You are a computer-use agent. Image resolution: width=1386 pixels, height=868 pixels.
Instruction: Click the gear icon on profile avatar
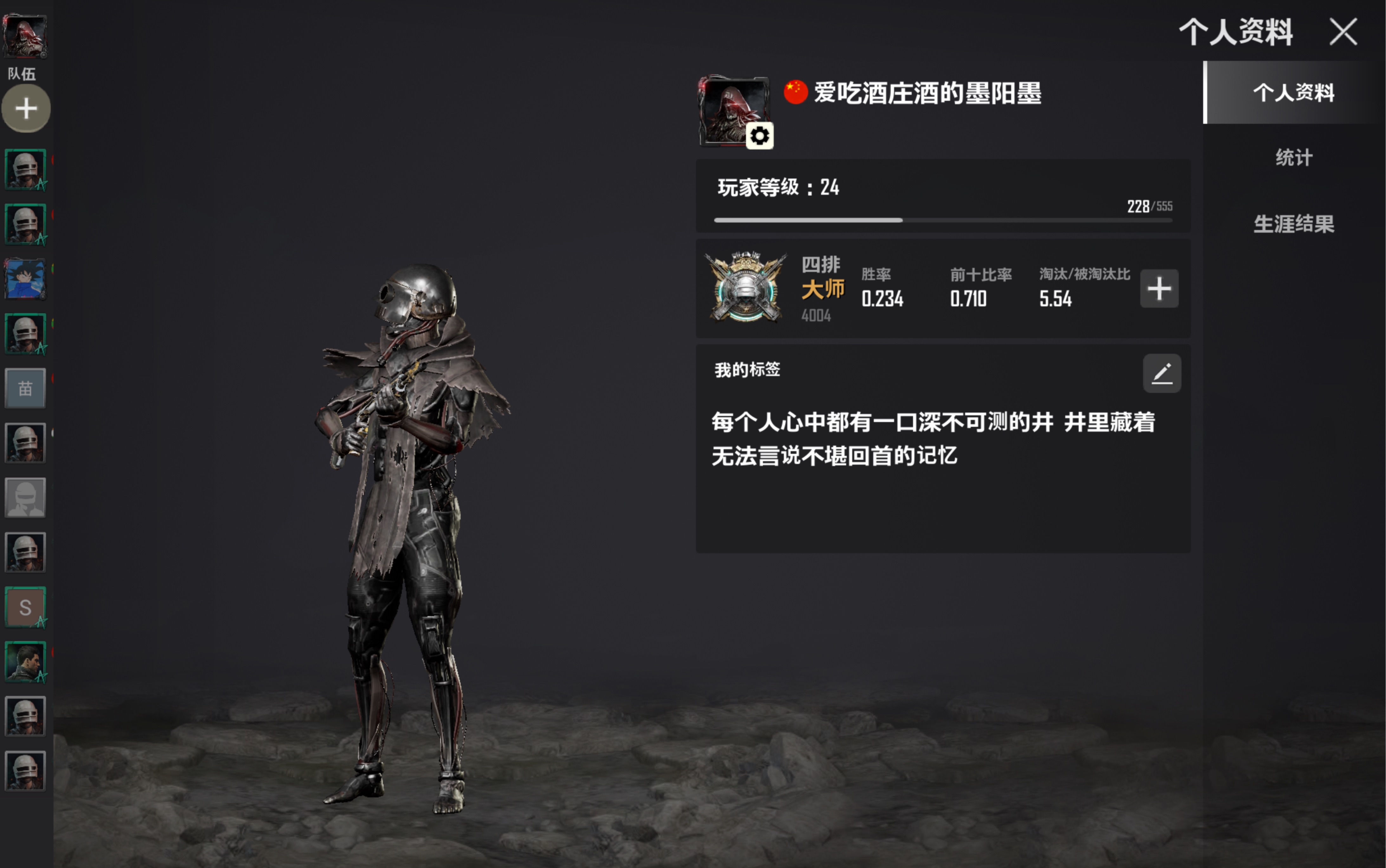759,136
